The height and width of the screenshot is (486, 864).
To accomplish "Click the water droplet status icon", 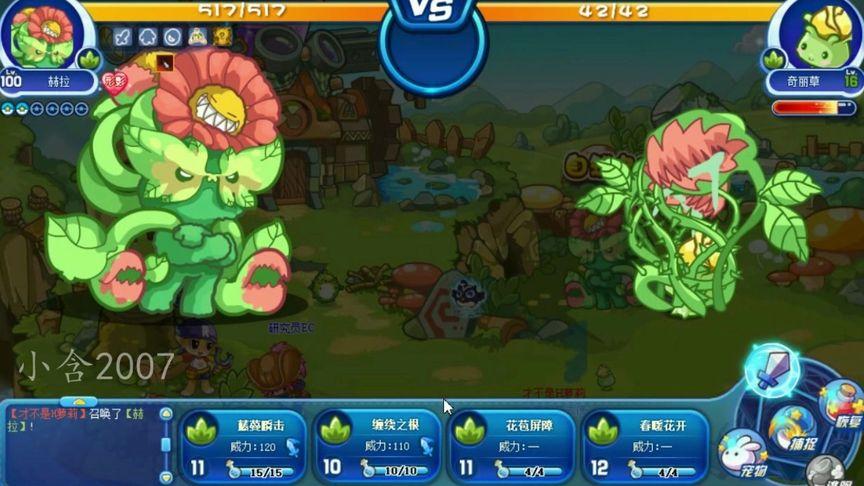I will (172, 37).
